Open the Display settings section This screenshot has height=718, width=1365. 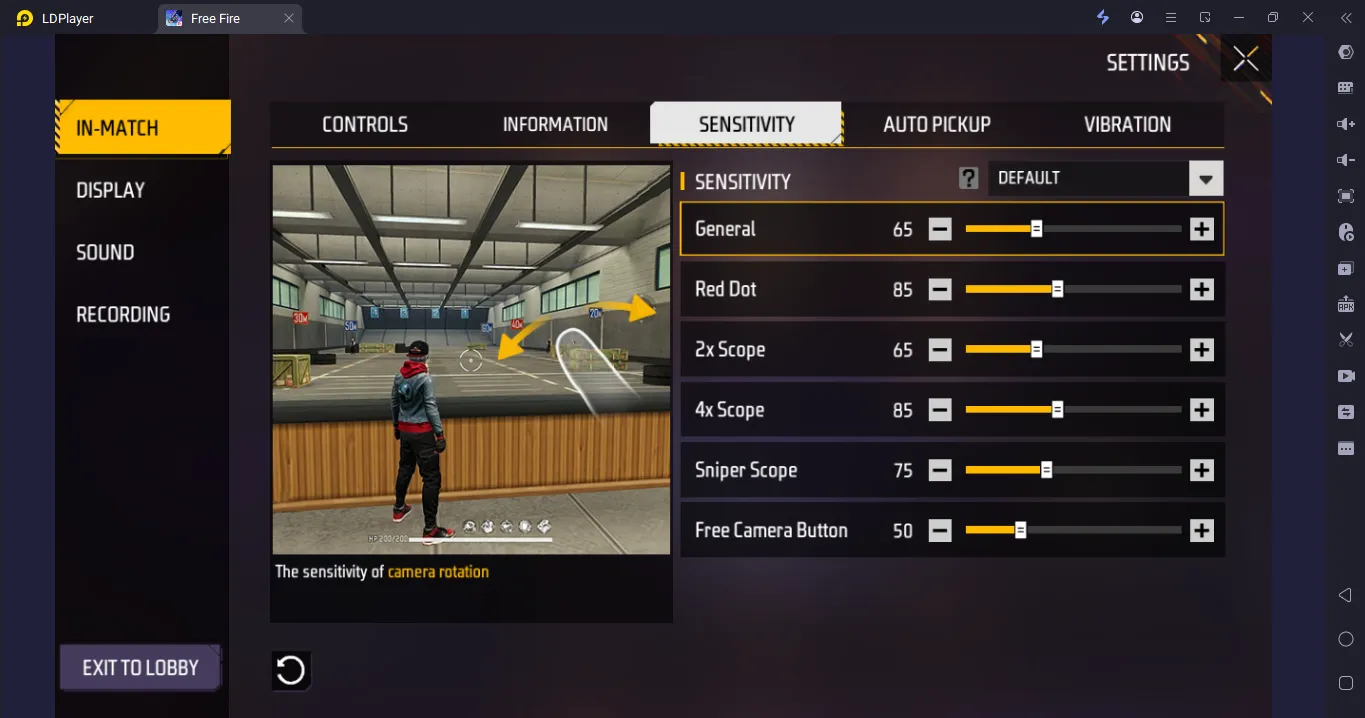pos(111,190)
